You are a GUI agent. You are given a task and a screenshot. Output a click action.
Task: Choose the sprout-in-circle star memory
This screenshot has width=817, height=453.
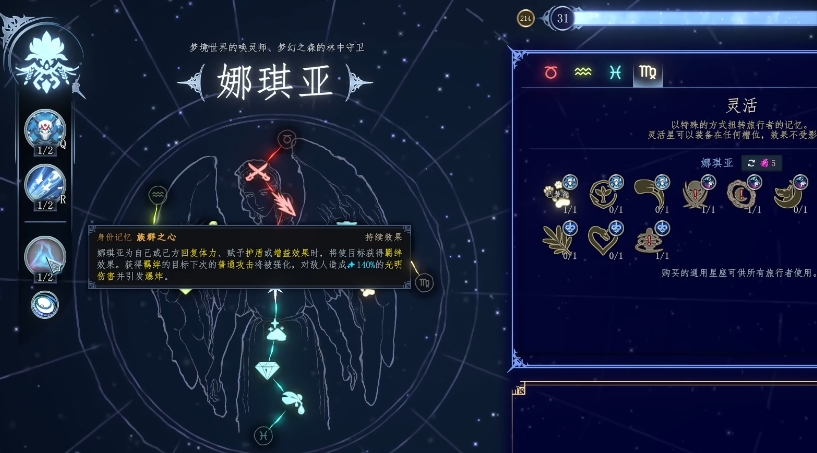tap(604, 192)
